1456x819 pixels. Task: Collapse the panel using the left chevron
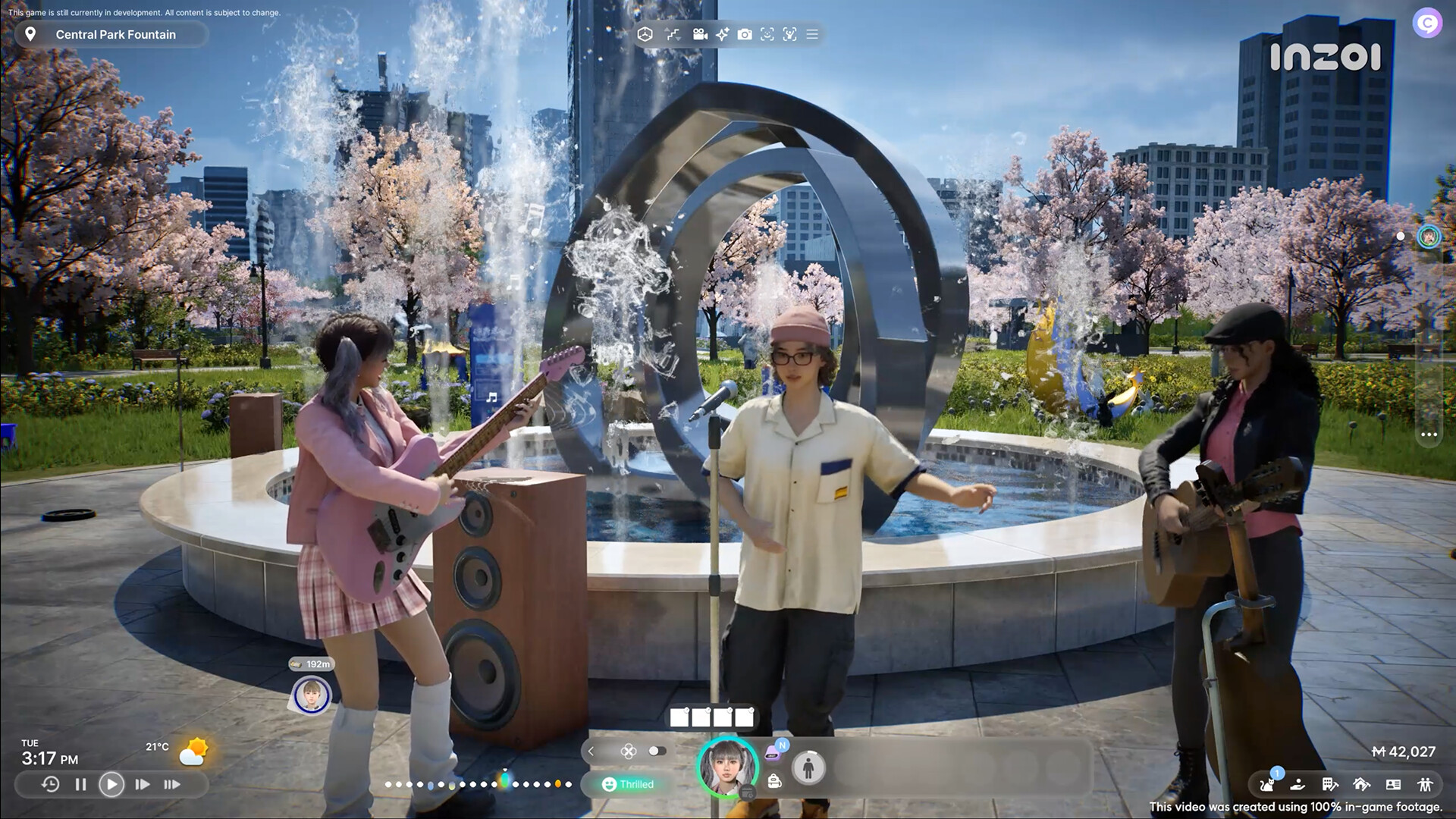pos(591,751)
